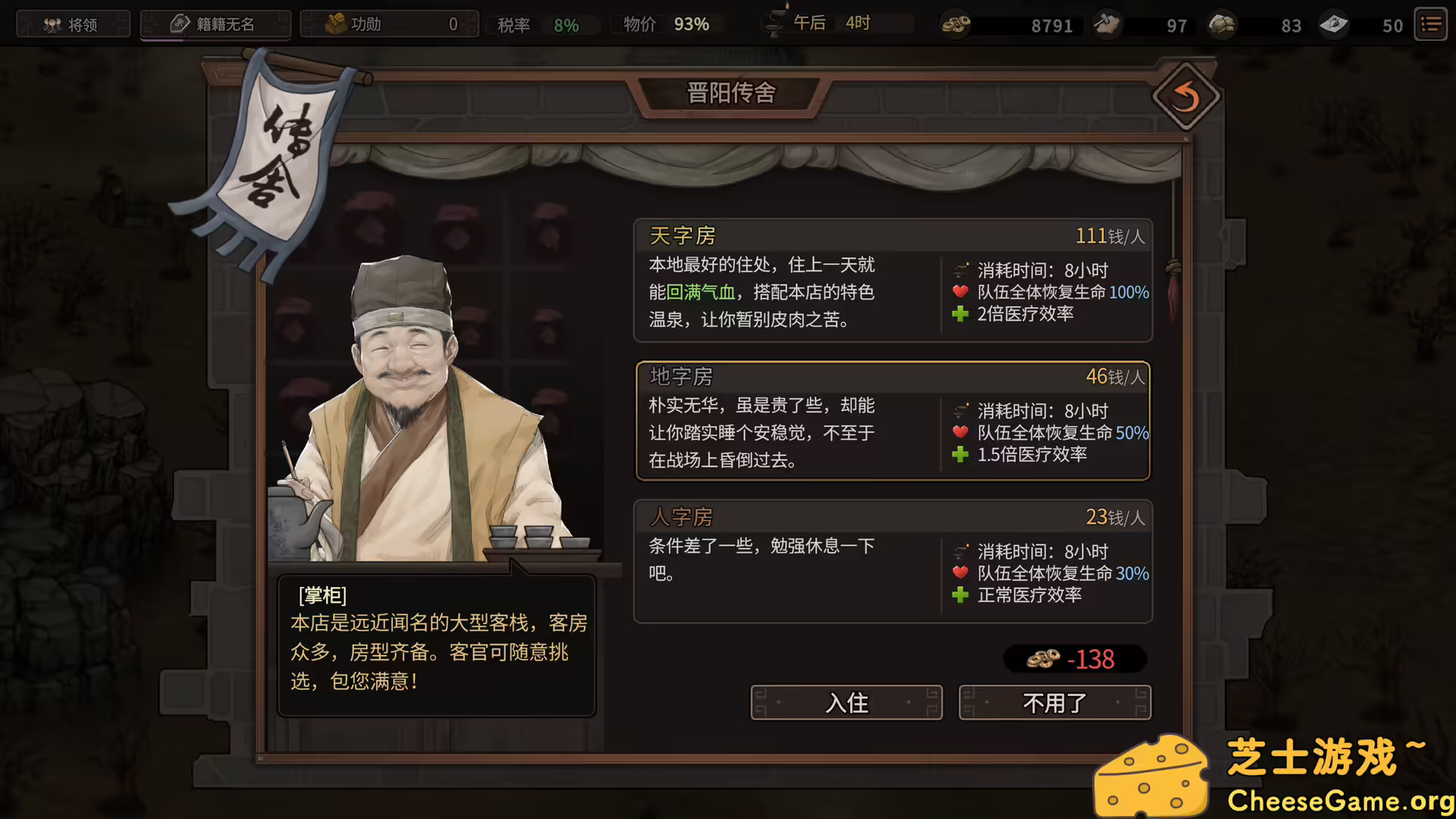Screen dimensions: 1456x819
Task: Click the green plus medical icon in 地字房
Action: tap(960, 455)
